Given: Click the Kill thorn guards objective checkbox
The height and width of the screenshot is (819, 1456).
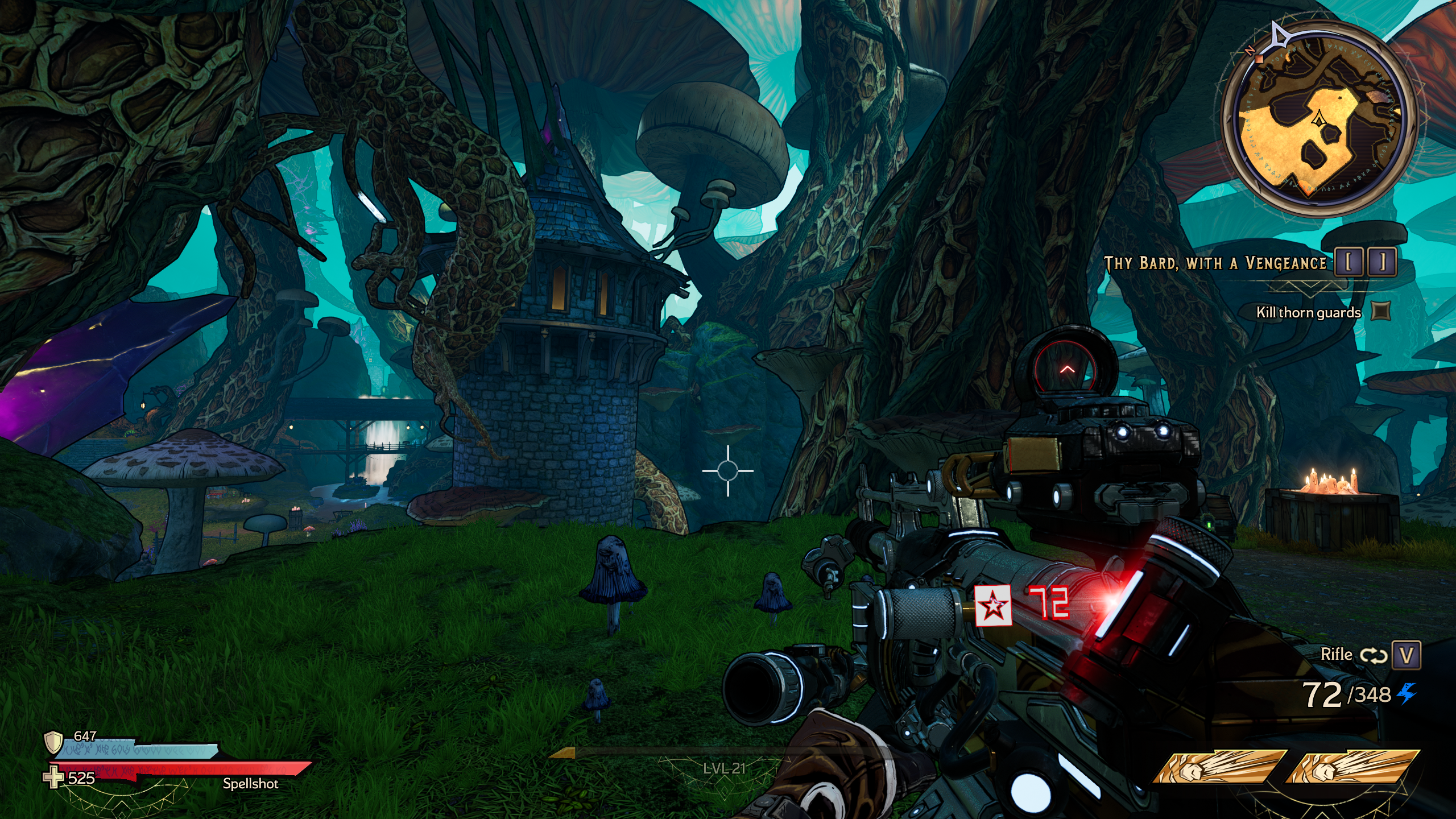Looking at the screenshot, I should pyautogui.click(x=1381, y=311).
